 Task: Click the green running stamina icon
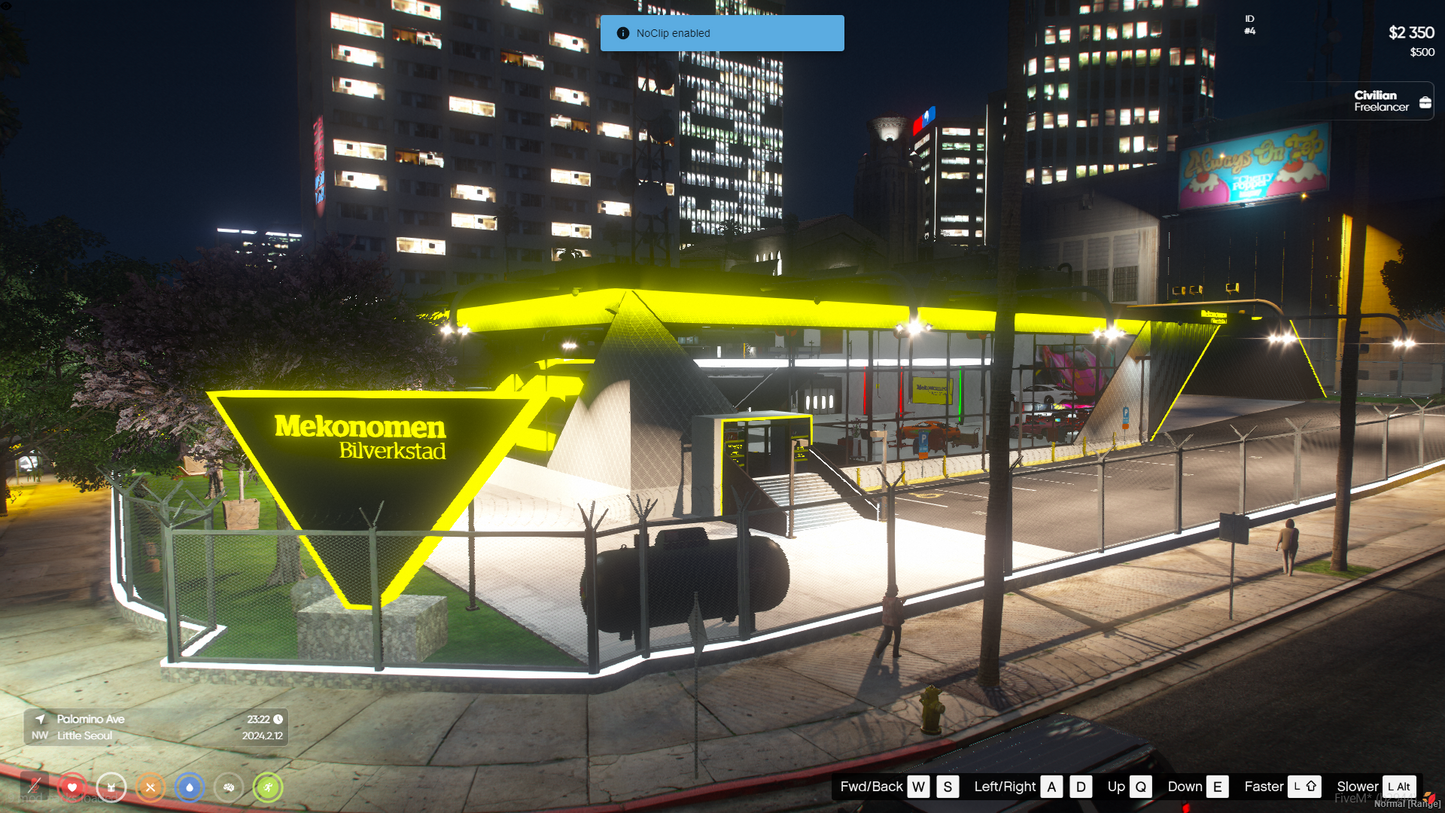click(267, 788)
